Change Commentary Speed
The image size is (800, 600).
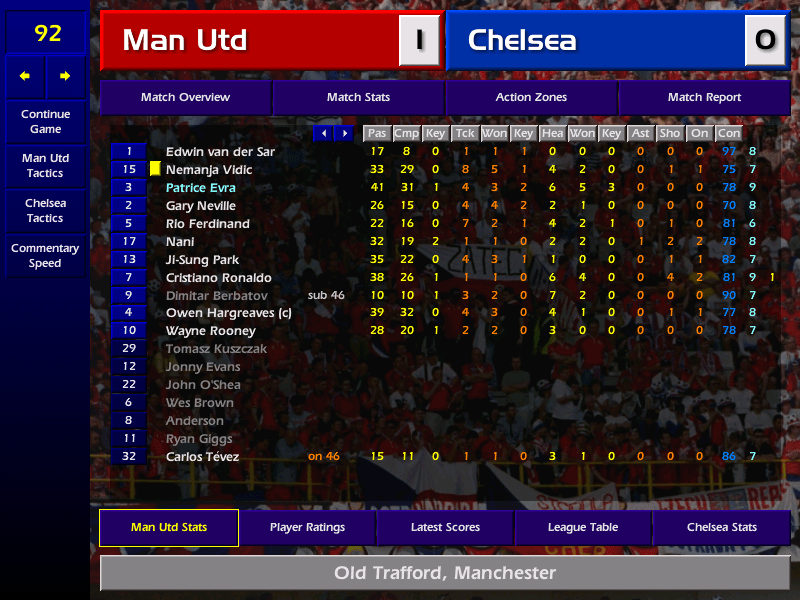click(x=45, y=256)
